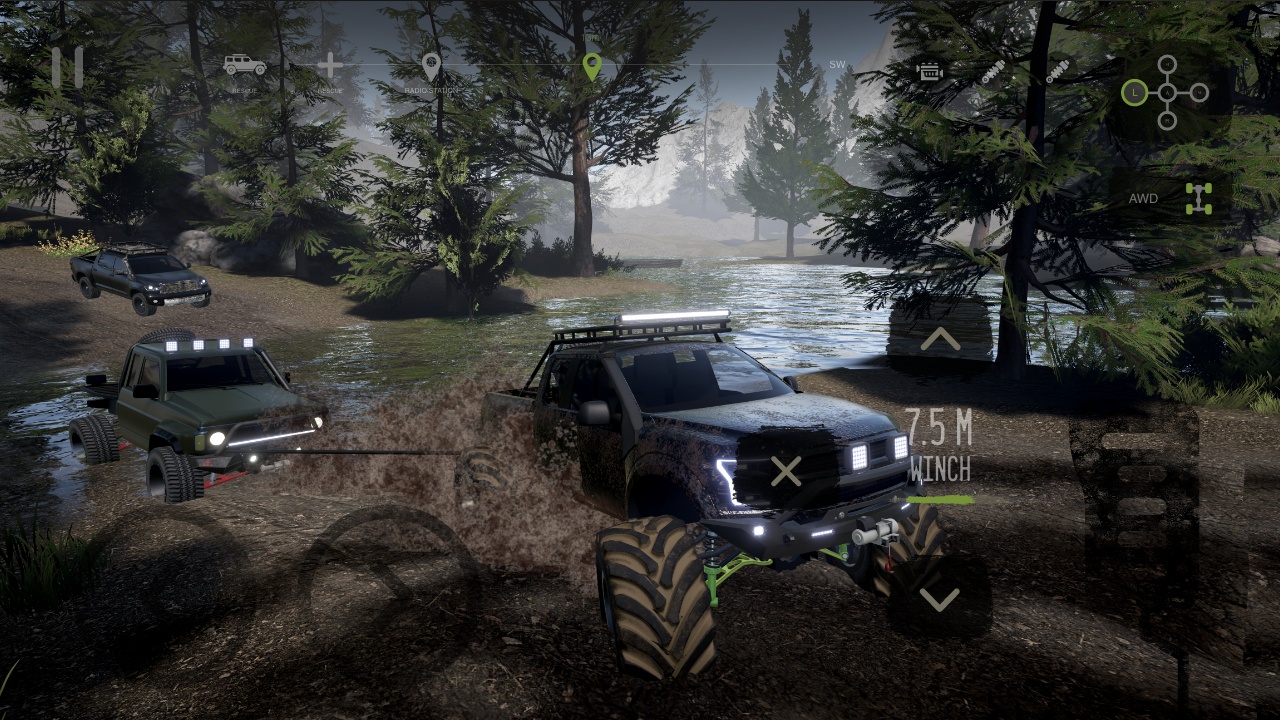The height and width of the screenshot is (720, 1280).
Task: Click the chassis icon beside AWD
Action: (1199, 198)
